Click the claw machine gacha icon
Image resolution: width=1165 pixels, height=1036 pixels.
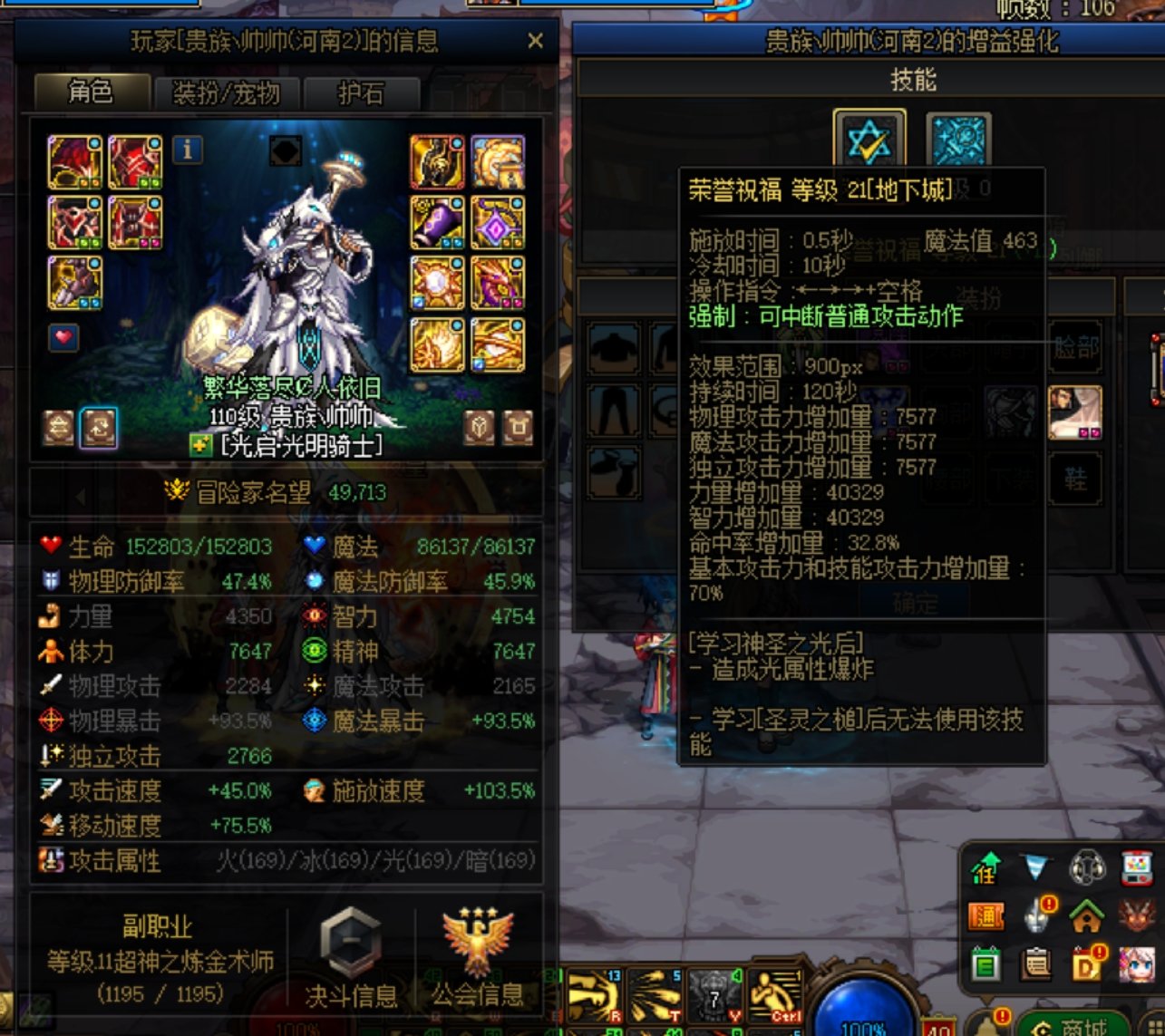tap(1137, 870)
